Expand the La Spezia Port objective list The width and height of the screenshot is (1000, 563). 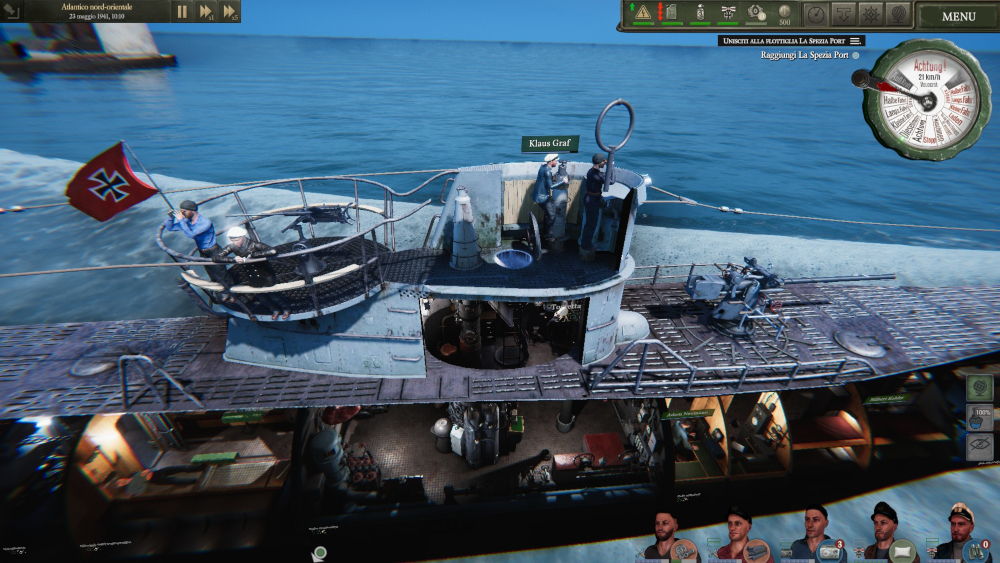[856, 41]
